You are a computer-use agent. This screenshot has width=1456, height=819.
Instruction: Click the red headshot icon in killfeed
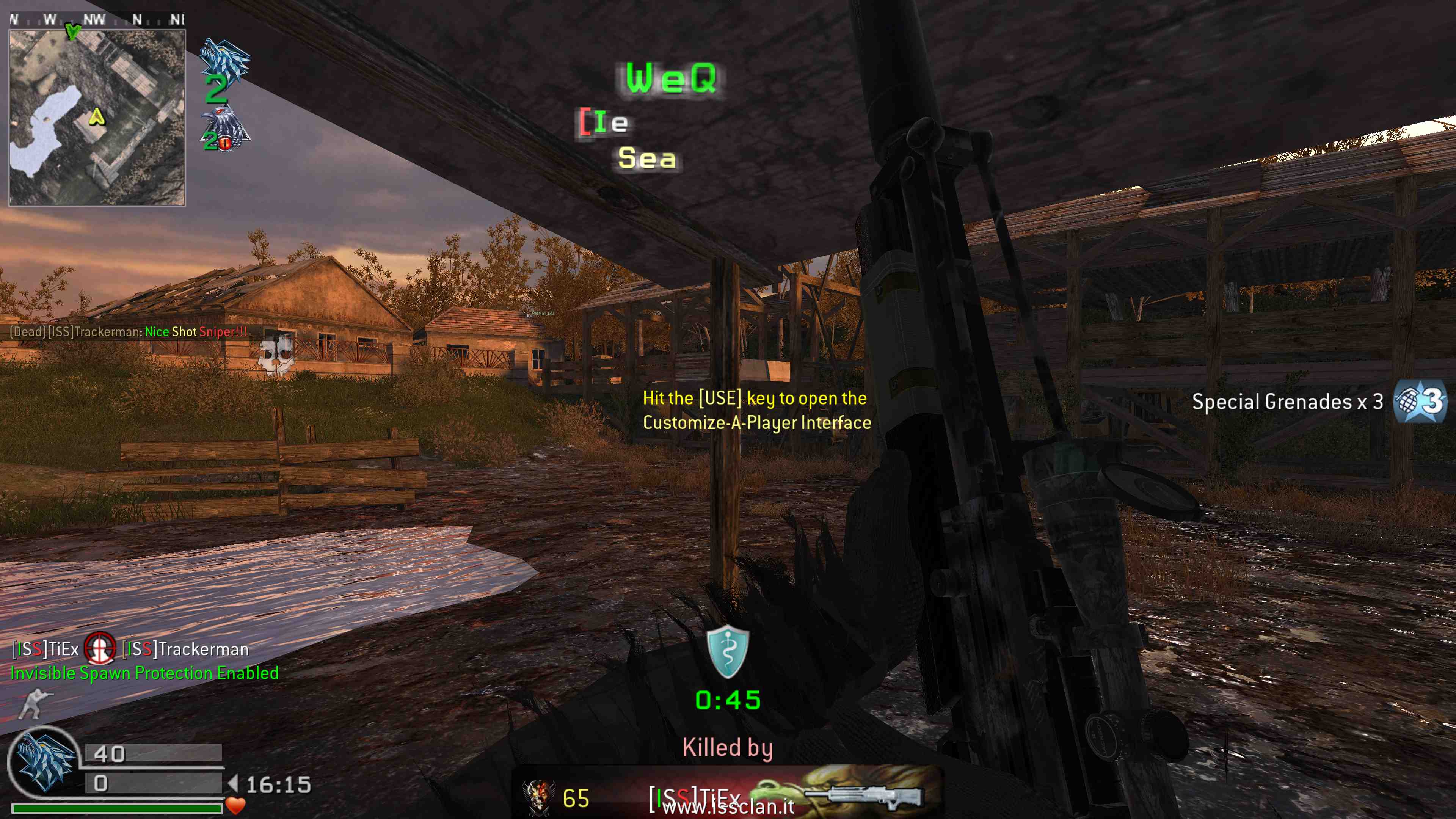[100, 648]
